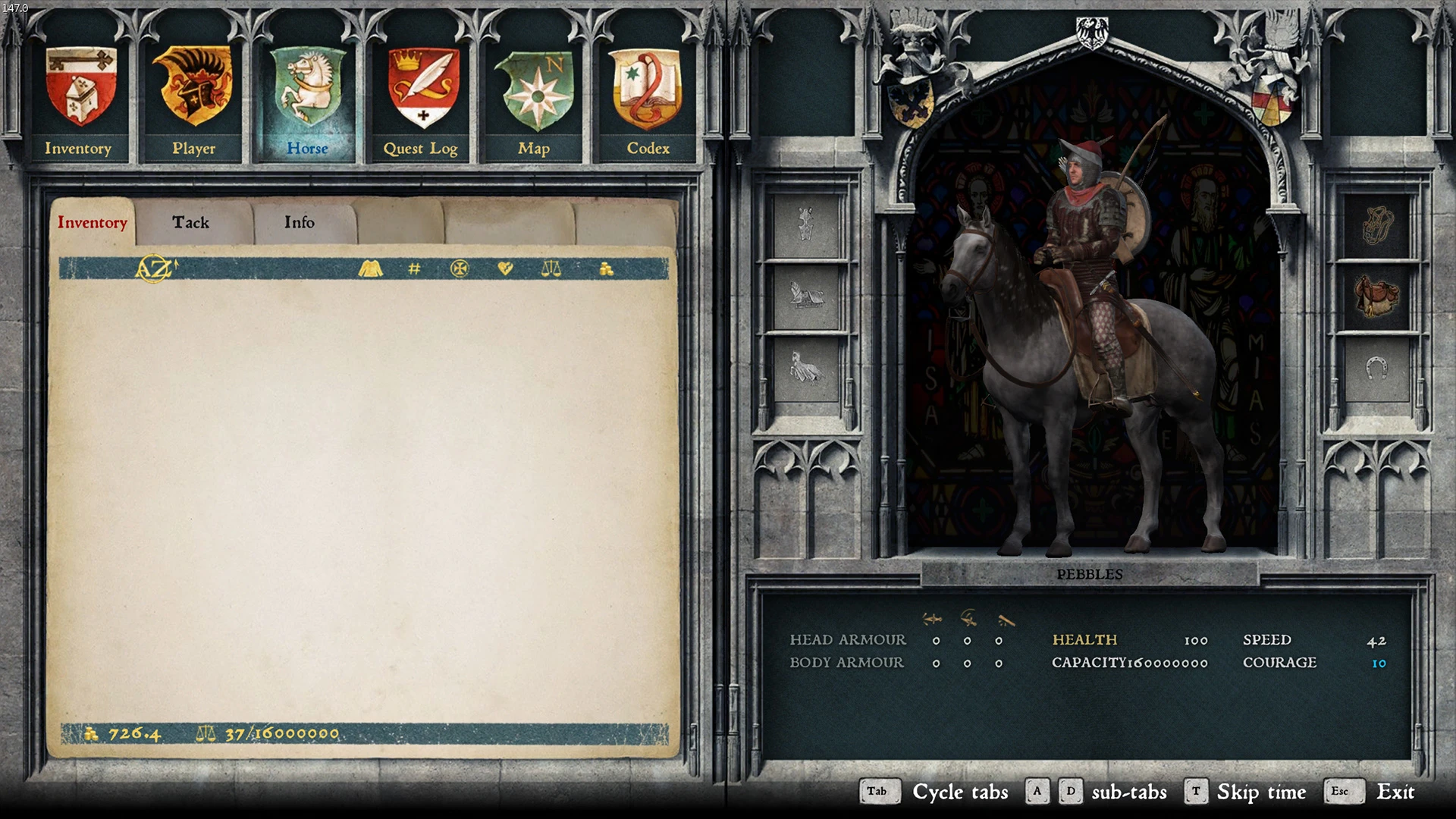Click Skip time at the bottom bar

point(1261,792)
